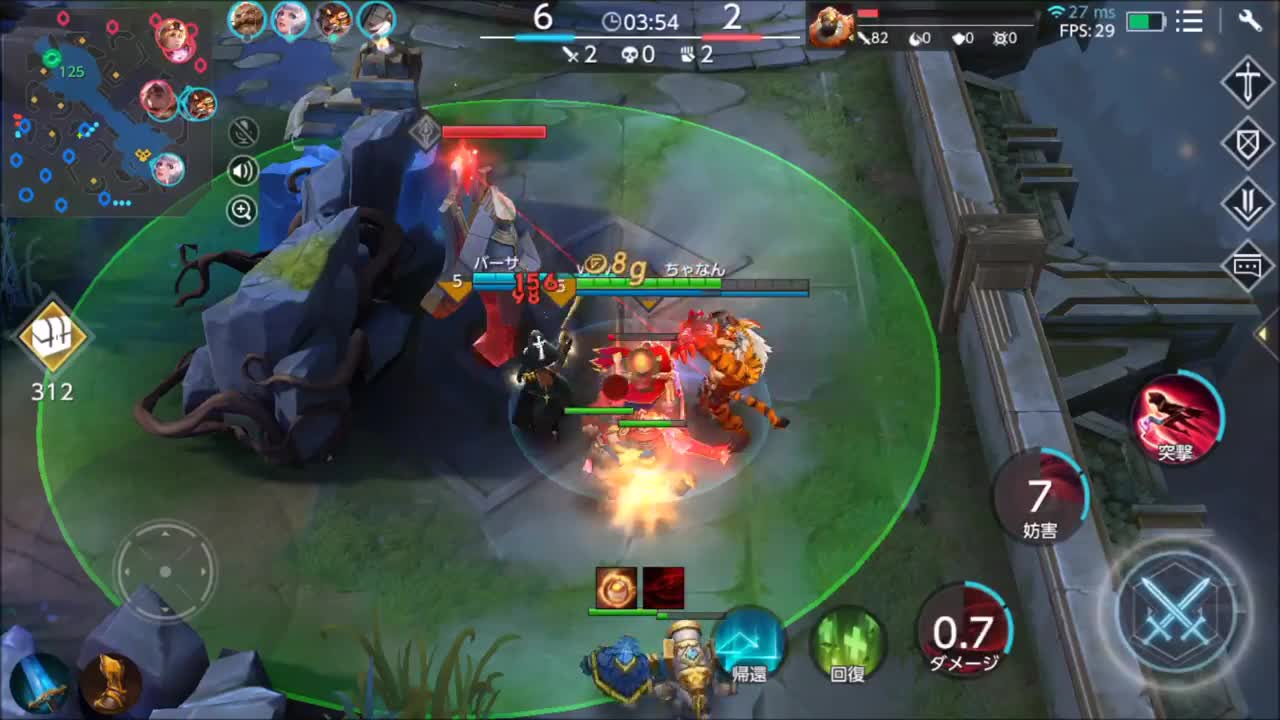Use the 妨害 skill button
1280x720 pixels.
point(1040,498)
